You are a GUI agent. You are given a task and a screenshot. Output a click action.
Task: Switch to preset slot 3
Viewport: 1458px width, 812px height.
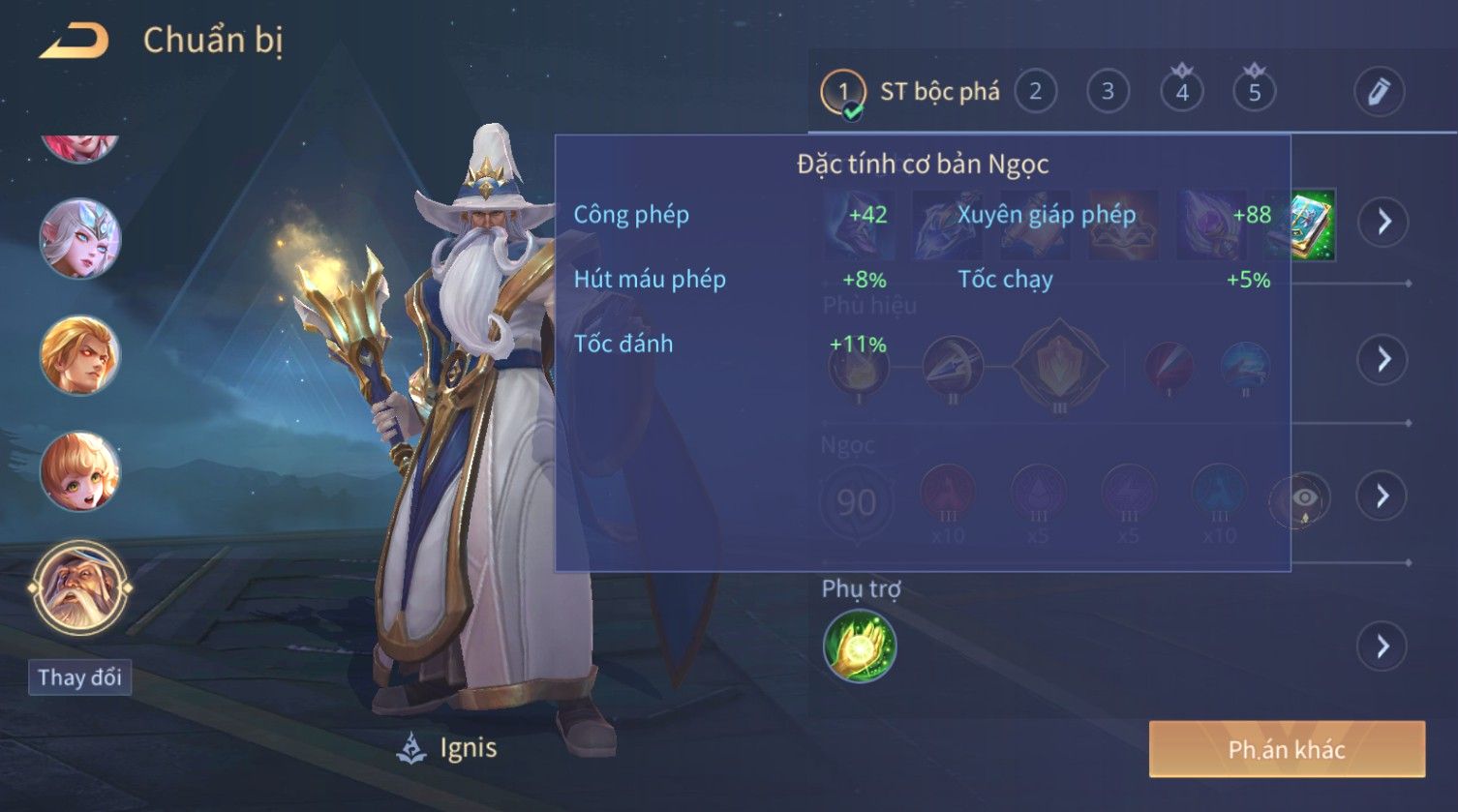tap(1108, 92)
